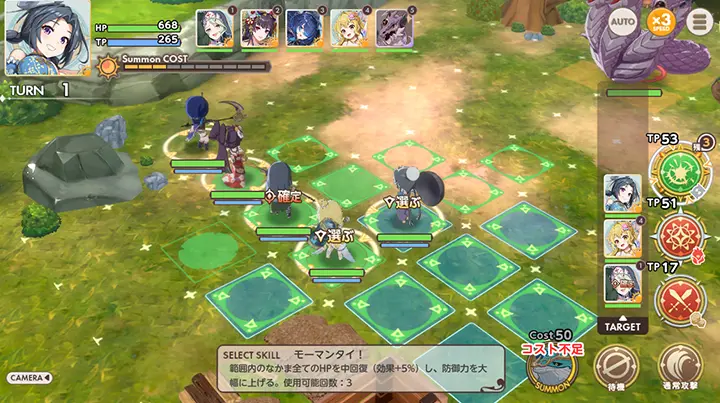The height and width of the screenshot is (403, 720).
Task: Select the dark-haired girl turn-order portrait numbered 2
Action: pos(259,29)
